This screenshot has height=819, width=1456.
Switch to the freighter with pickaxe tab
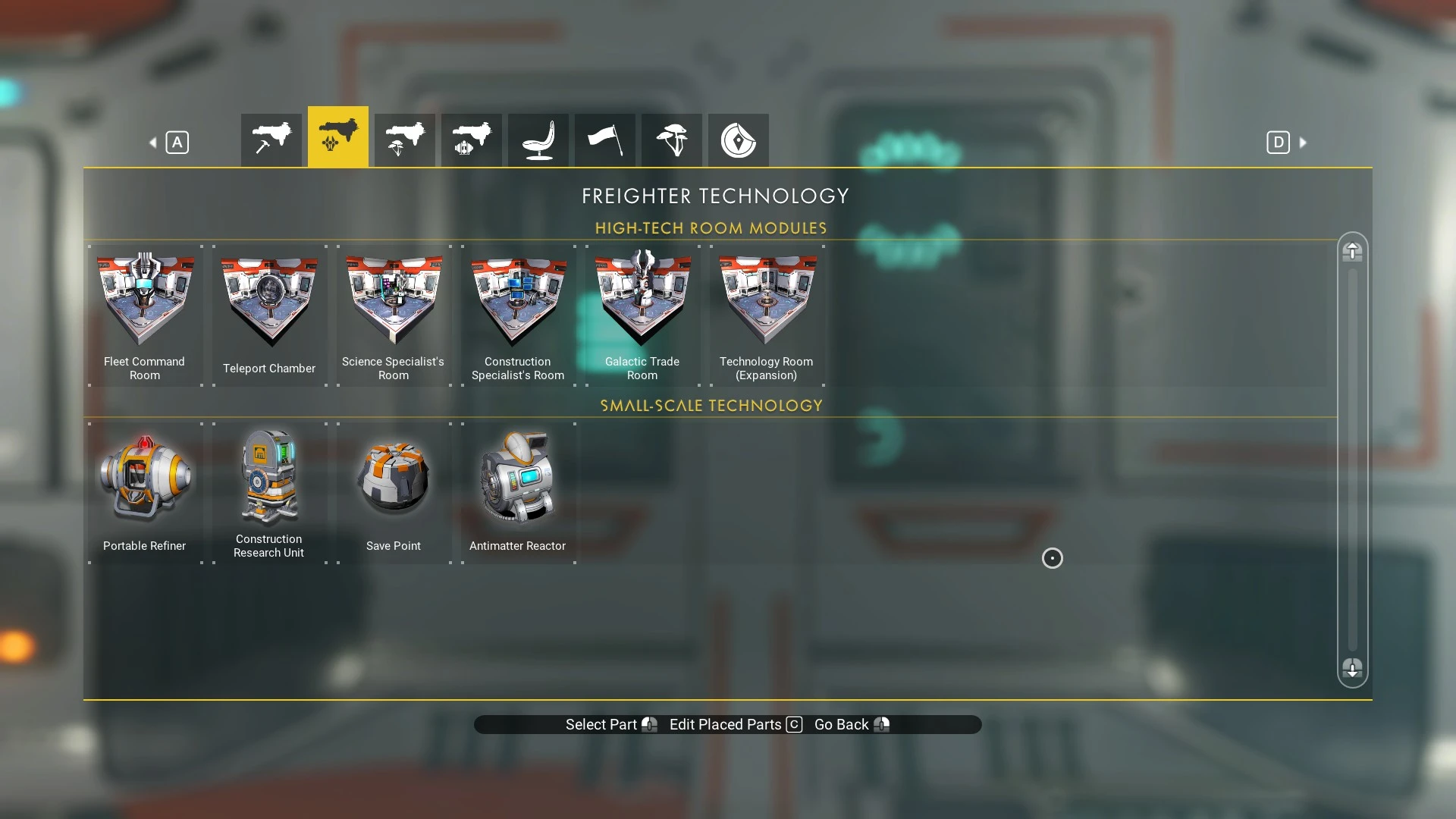click(x=271, y=140)
